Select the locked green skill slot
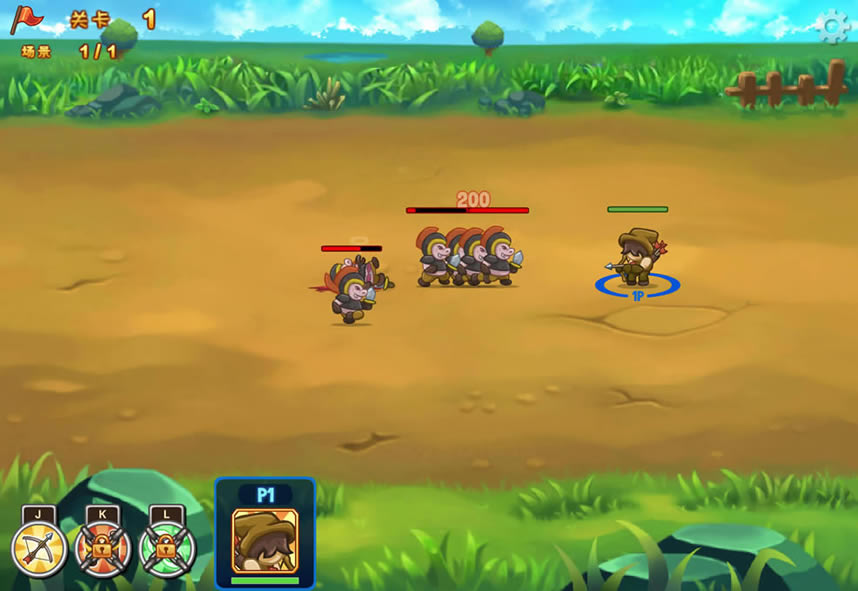The height and width of the screenshot is (591, 858). pyautogui.click(x=167, y=549)
